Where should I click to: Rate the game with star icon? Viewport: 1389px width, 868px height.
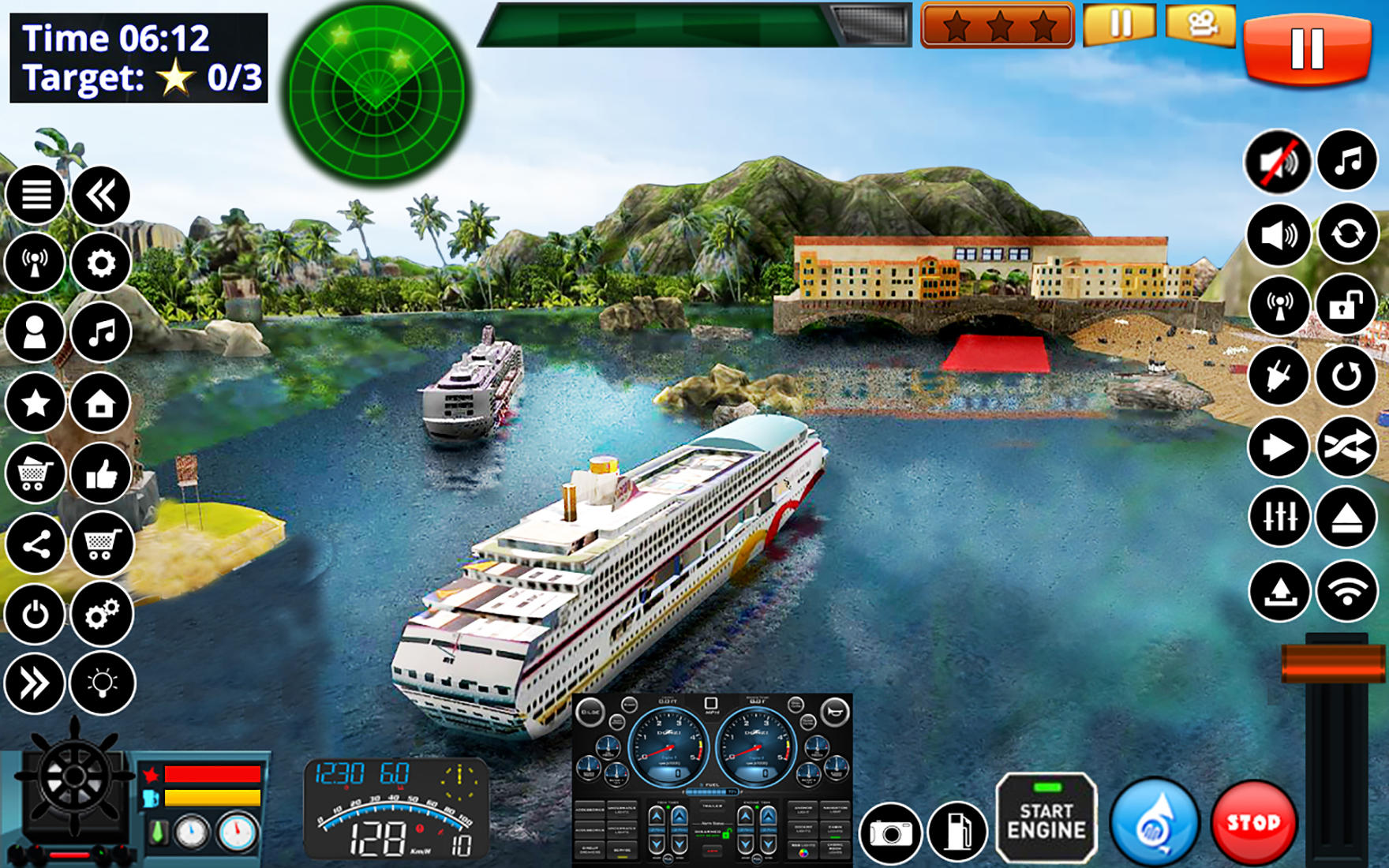tap(35, 402)
